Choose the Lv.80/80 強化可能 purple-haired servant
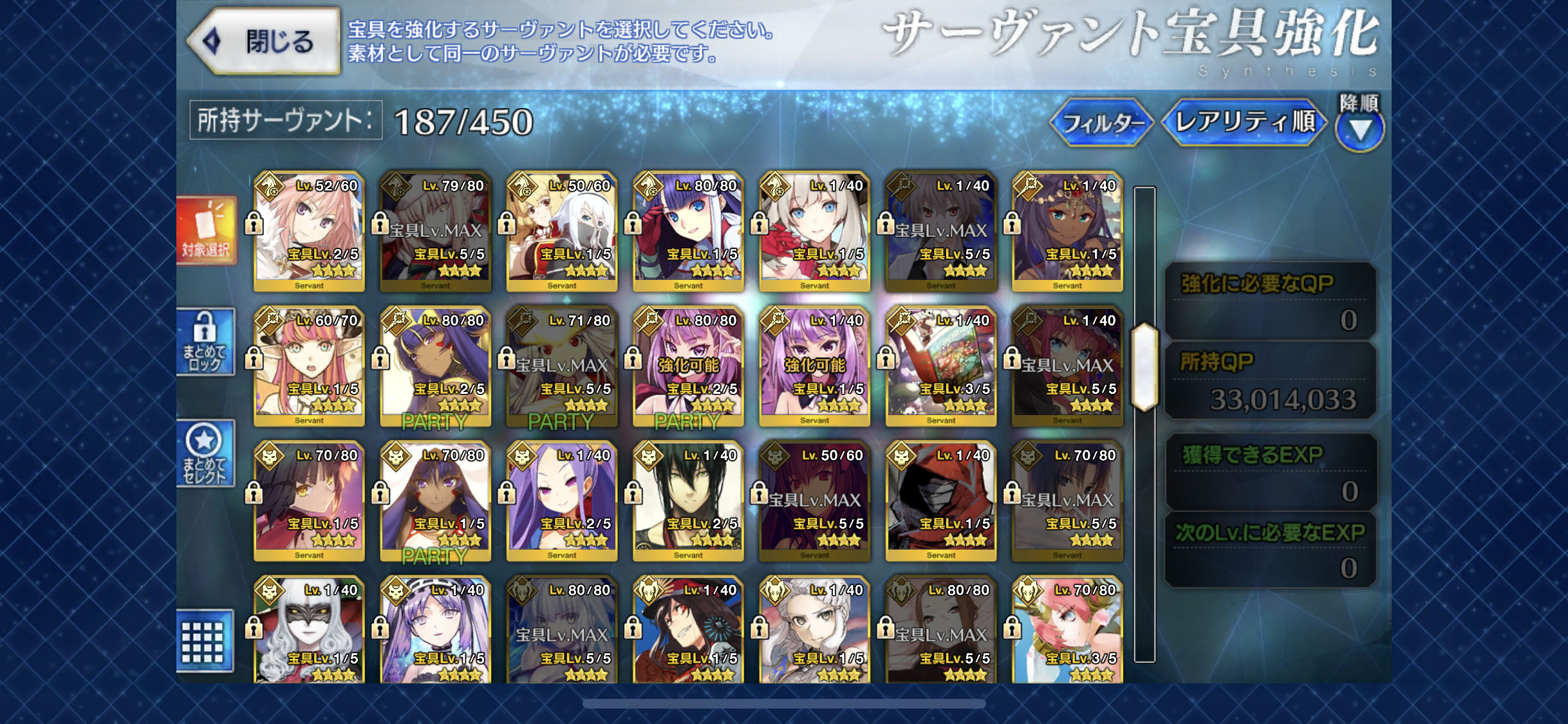Screen dimensions: 1568x724 point(688,366)
